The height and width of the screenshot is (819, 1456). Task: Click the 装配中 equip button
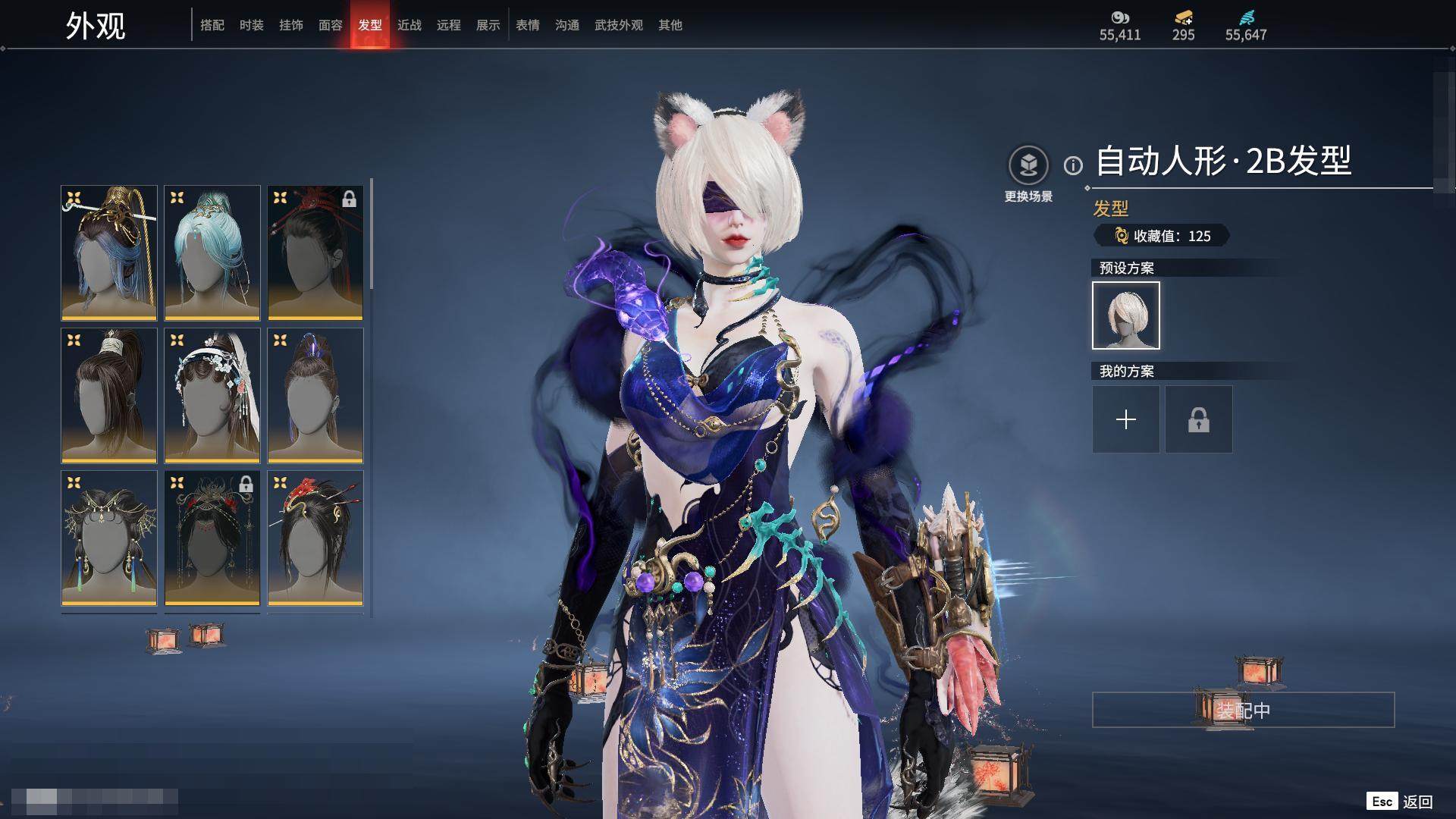tap(1243, 710)
